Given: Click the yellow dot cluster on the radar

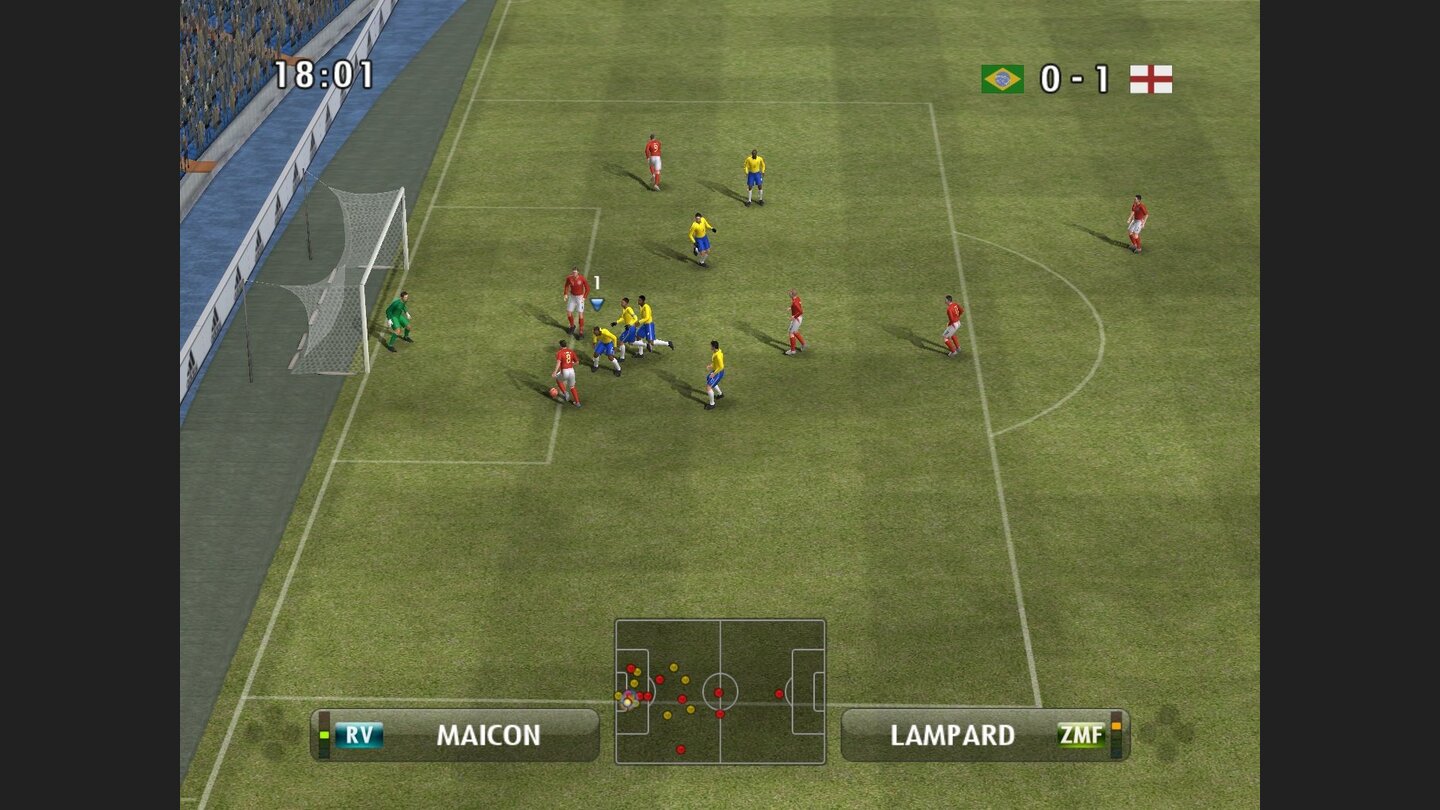Looking at the screenshot, I should [x=673, y=667].
